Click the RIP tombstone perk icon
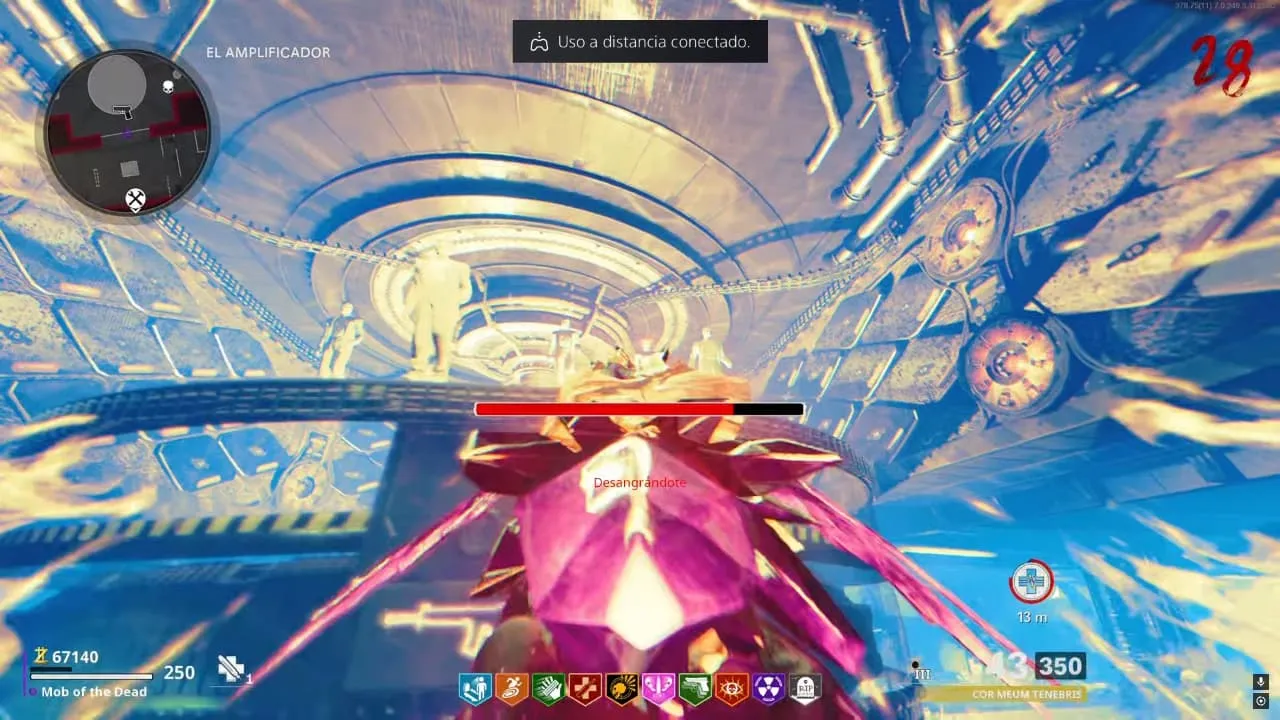 805,689
